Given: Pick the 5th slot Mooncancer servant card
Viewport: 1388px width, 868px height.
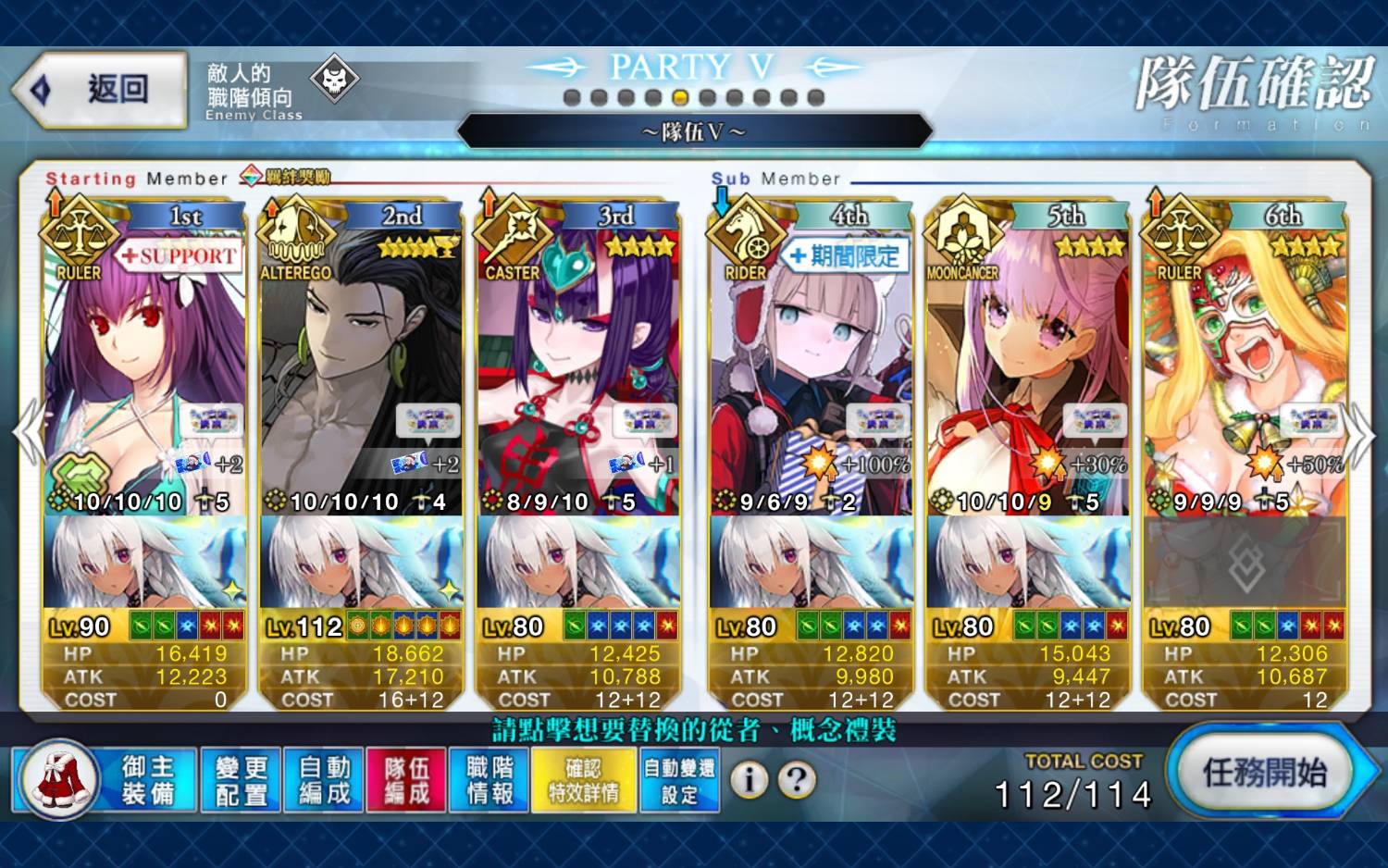Looking at the screenshot, I should pyautogui.click(x=1027, y=370).
